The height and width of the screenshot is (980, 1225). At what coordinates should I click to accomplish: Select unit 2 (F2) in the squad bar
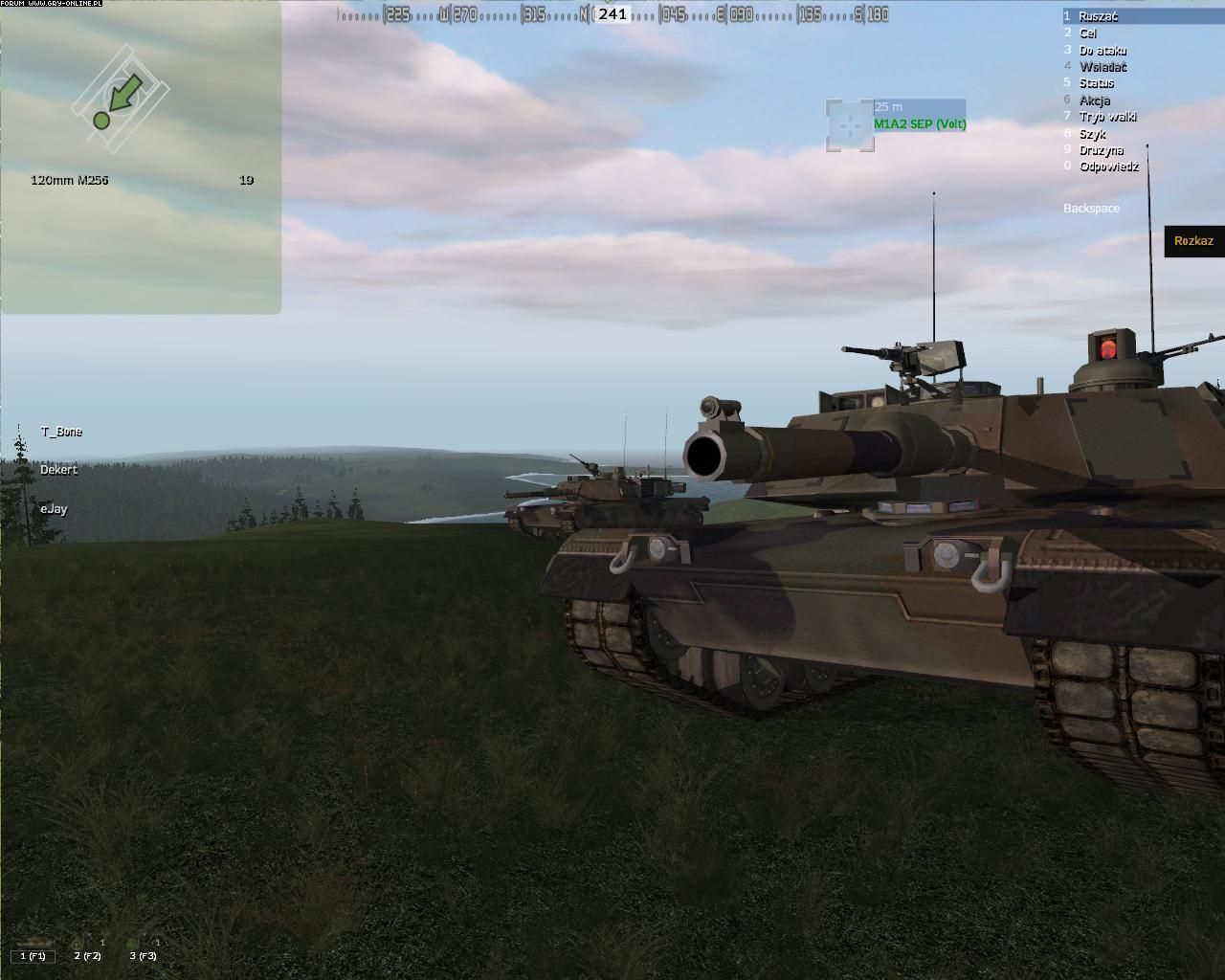pos(87,954)
